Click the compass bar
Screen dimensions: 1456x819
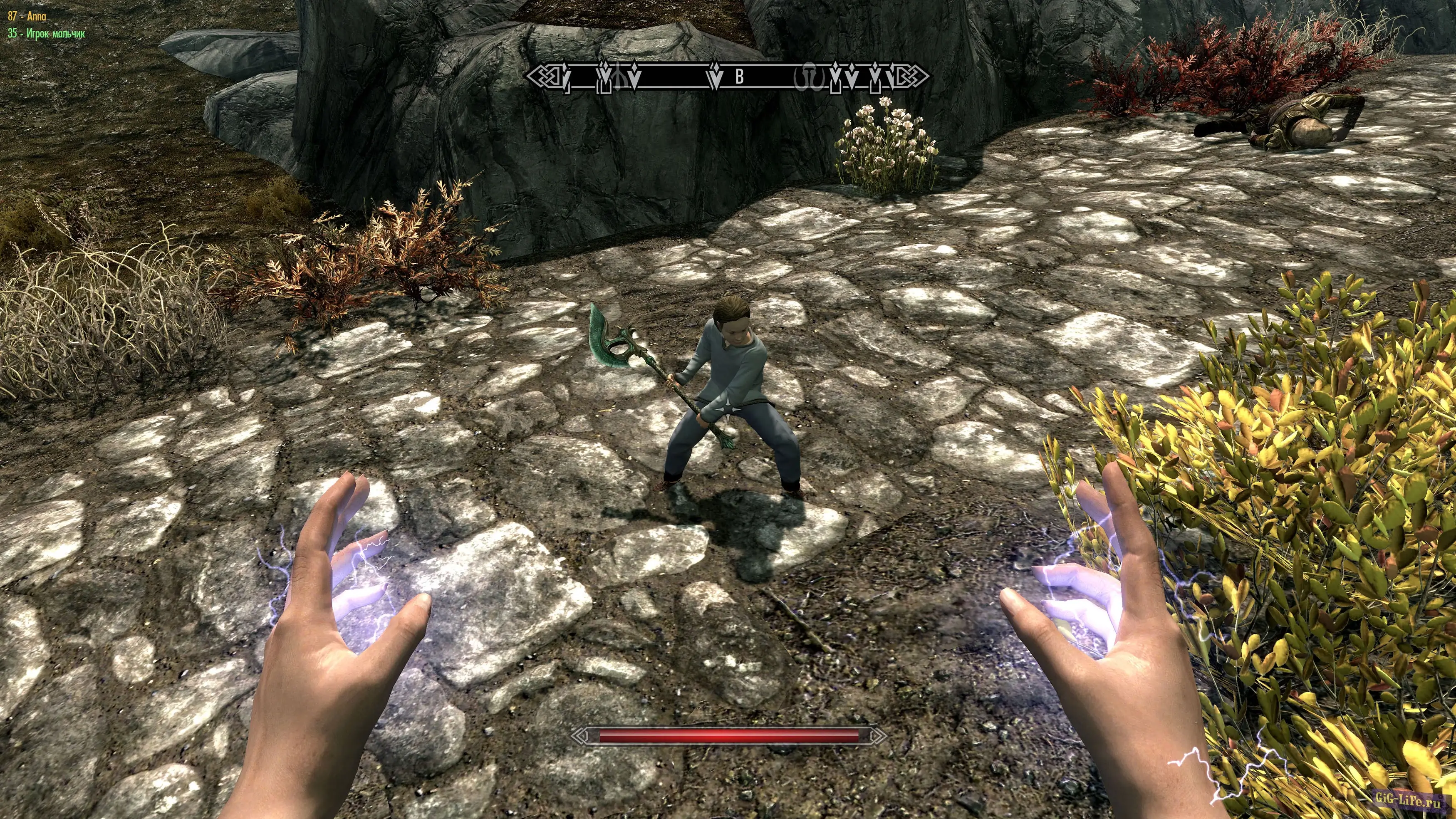(728, 77)
